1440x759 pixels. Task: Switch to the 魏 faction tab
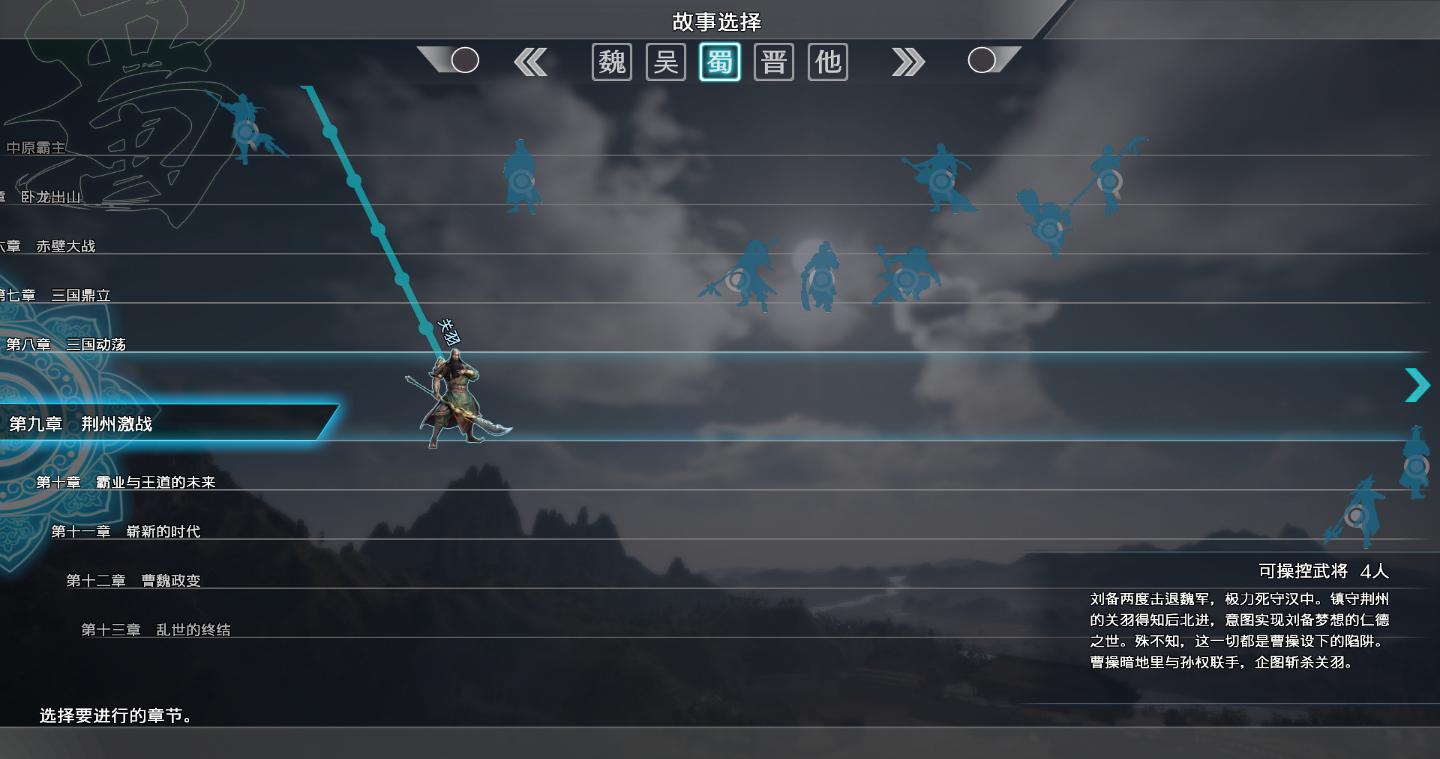click(612, 62)
